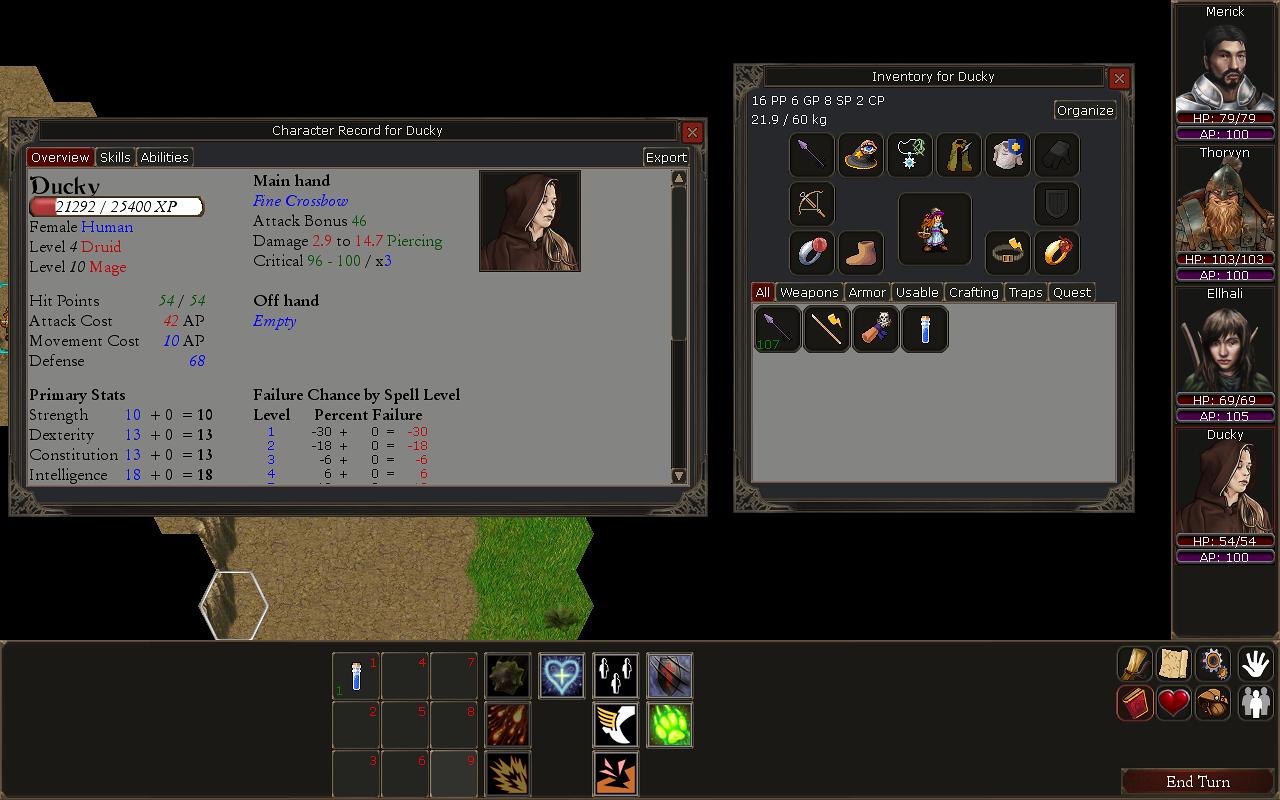Choose the blue potion in the inventory list
This screenshot has width=1280, height=800.
coord(925,329)
